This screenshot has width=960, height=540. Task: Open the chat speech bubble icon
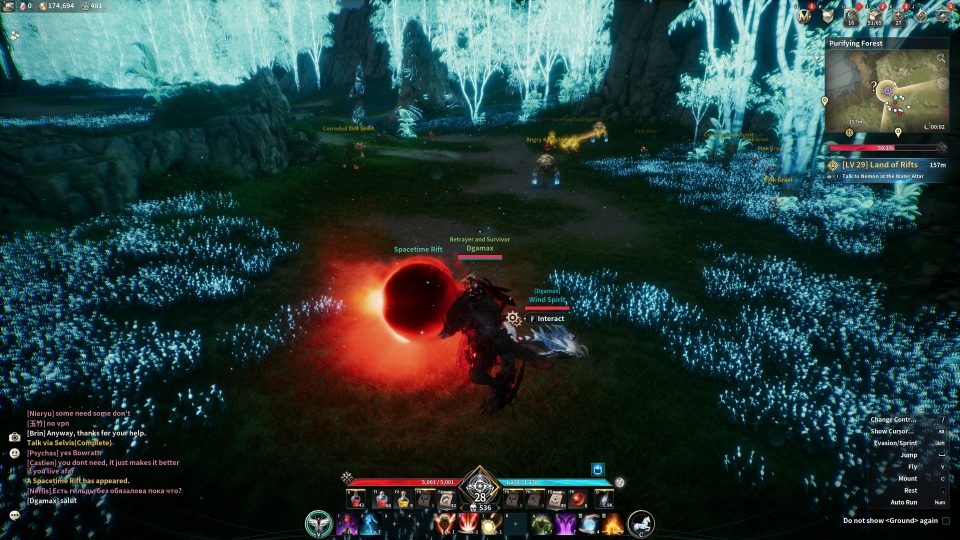(15, 514)
